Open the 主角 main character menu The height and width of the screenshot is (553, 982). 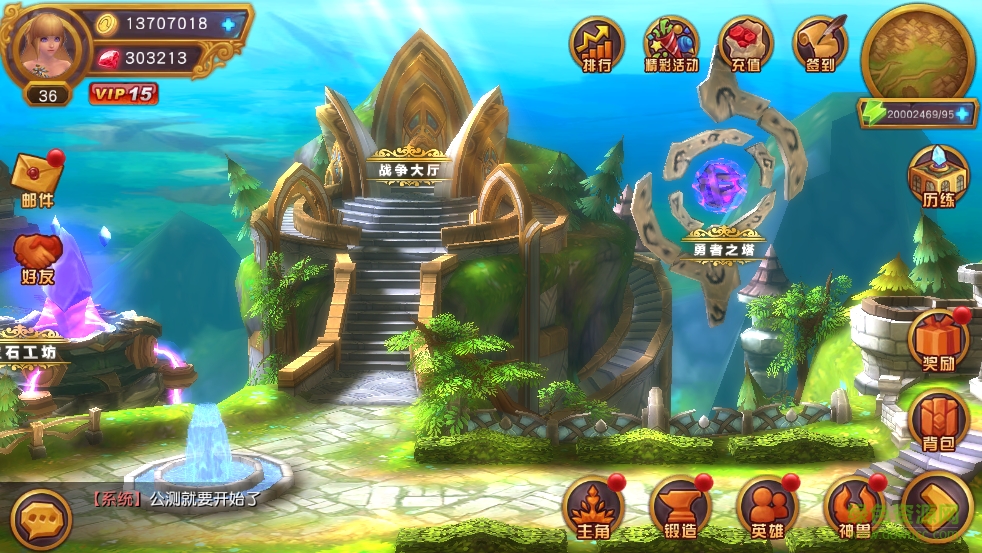point(594,506)
